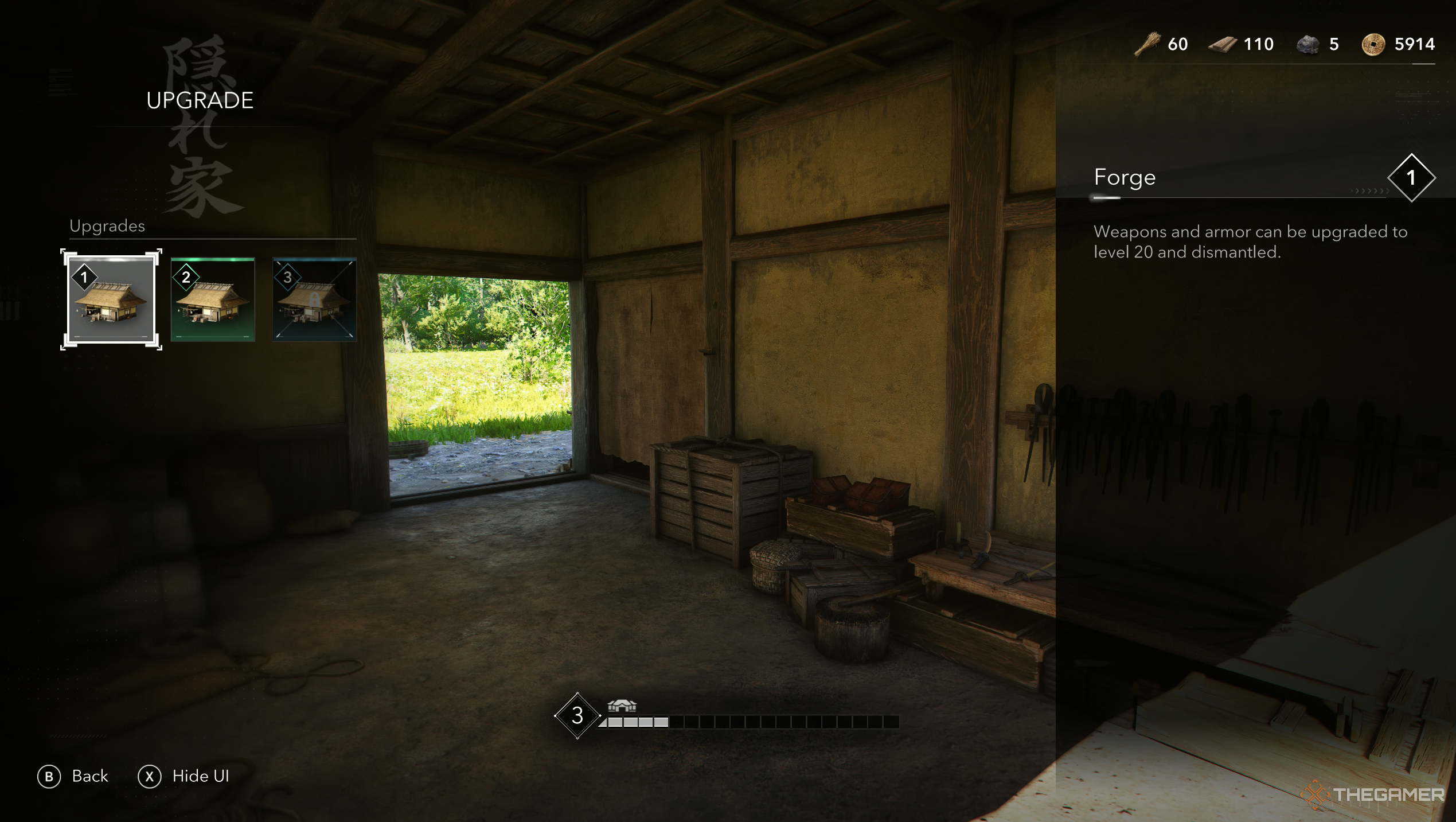Click the B button prompt beside Back
1456x822 pixels.
pyautogui.click(x=50, y=777)
